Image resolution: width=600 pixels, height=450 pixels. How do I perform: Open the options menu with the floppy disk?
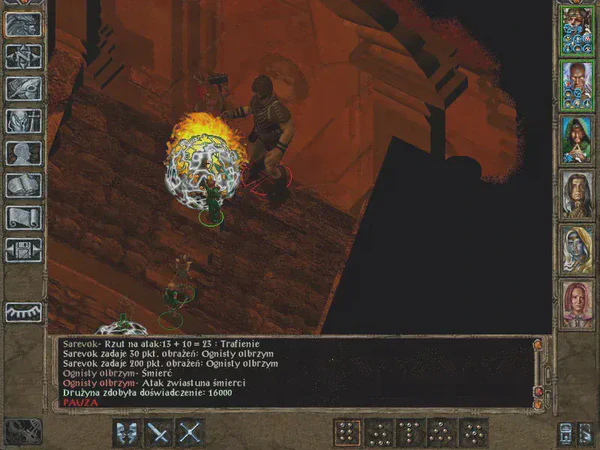tap(22, 250)
